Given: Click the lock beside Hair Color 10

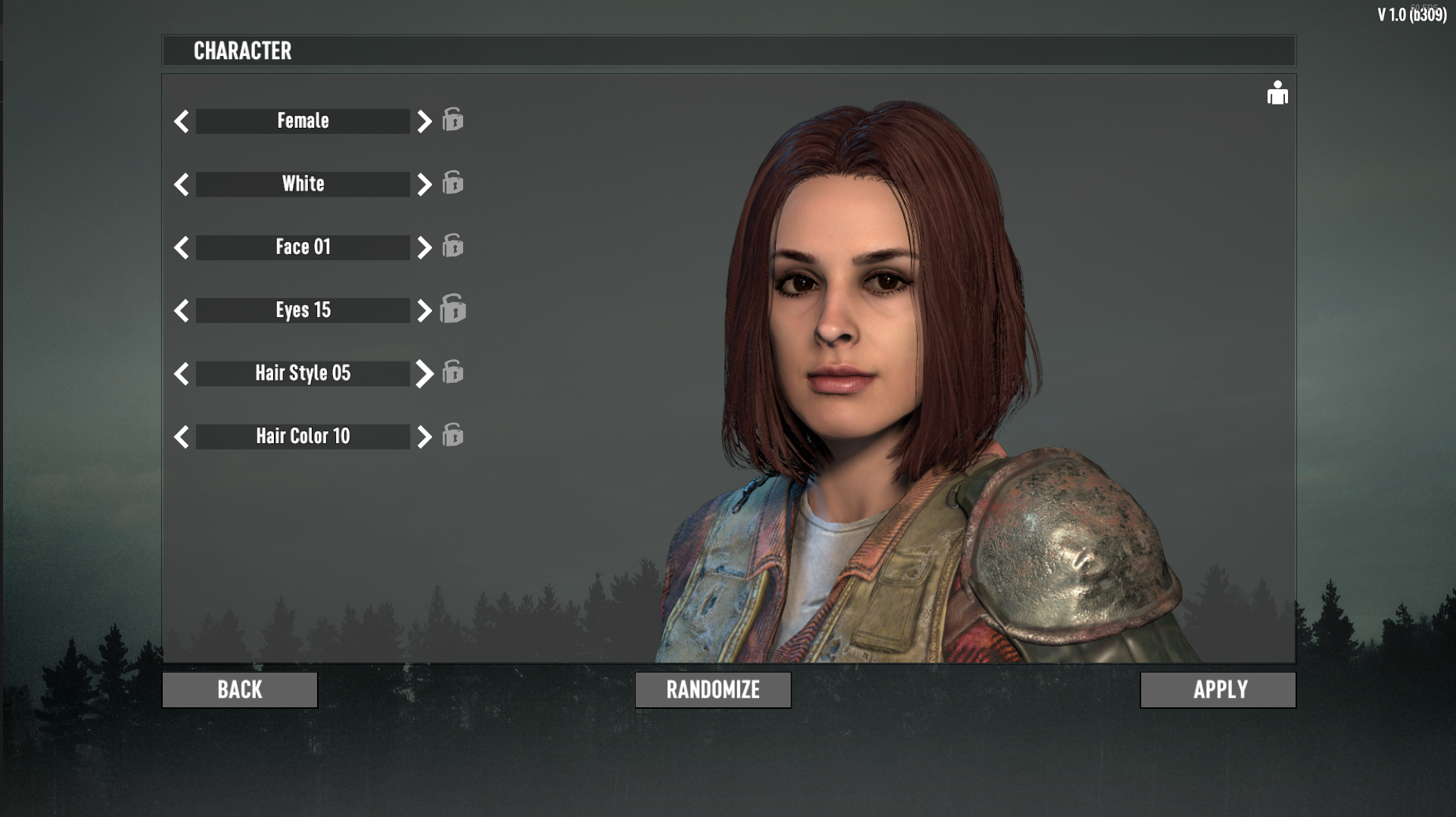Looking at the screenshot, I should click(453, 436).
